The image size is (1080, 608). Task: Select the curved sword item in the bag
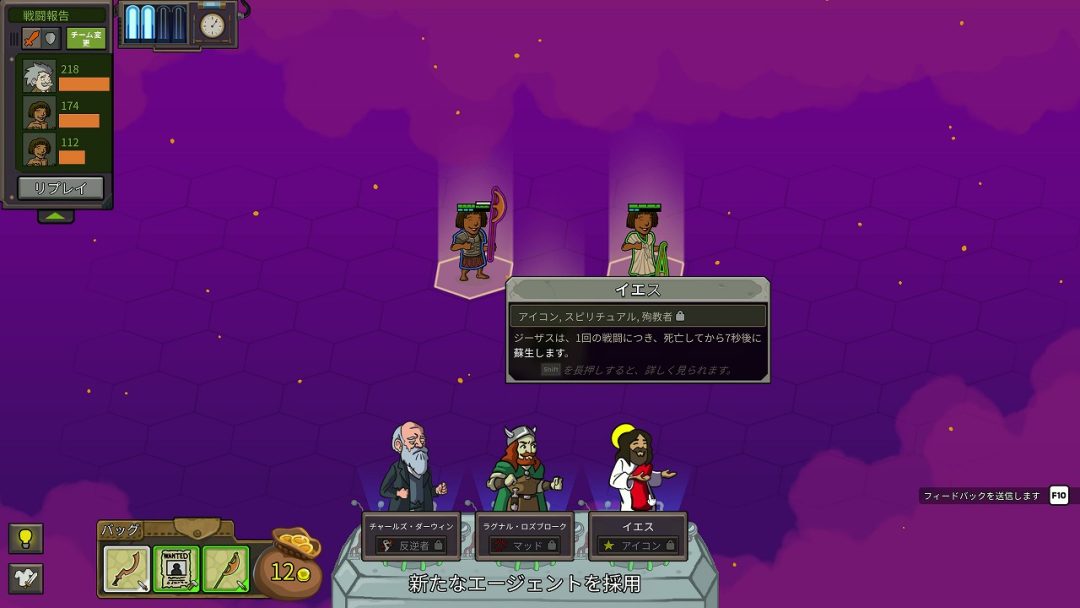(x=127, y=568)
